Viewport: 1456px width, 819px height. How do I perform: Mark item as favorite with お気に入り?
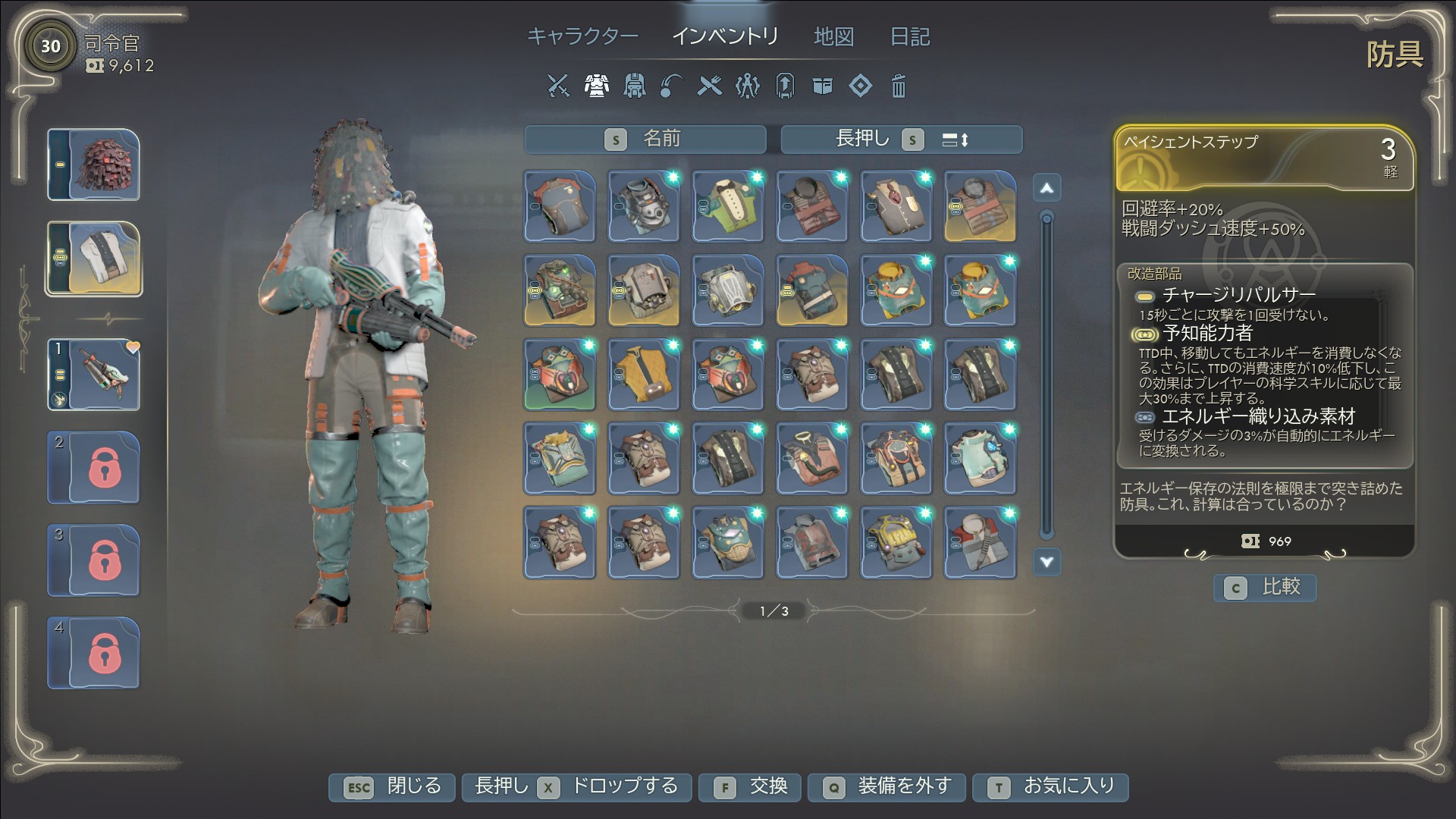(x=1050, y=787)
